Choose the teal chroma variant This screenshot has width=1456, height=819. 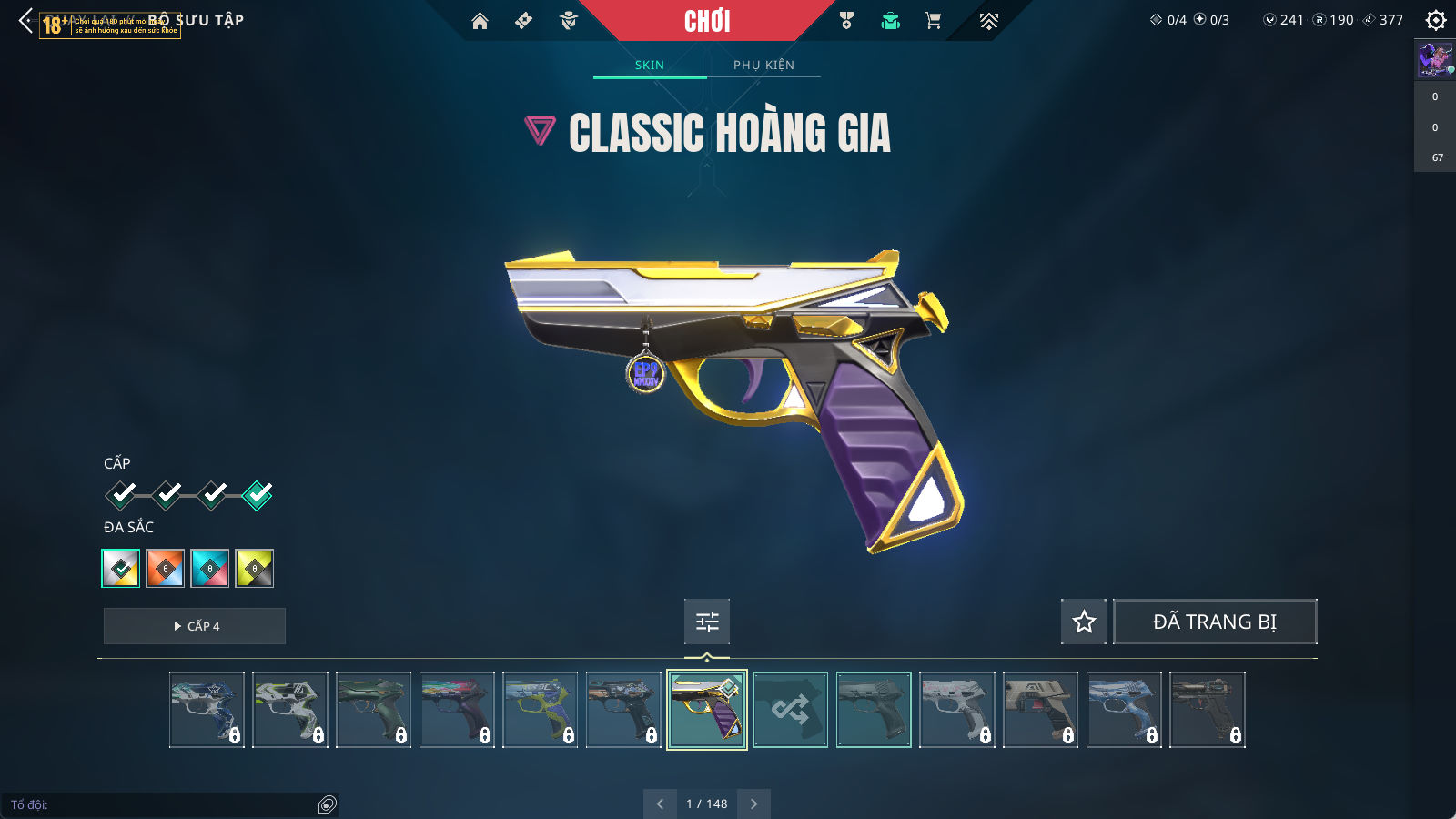point(210,569)
